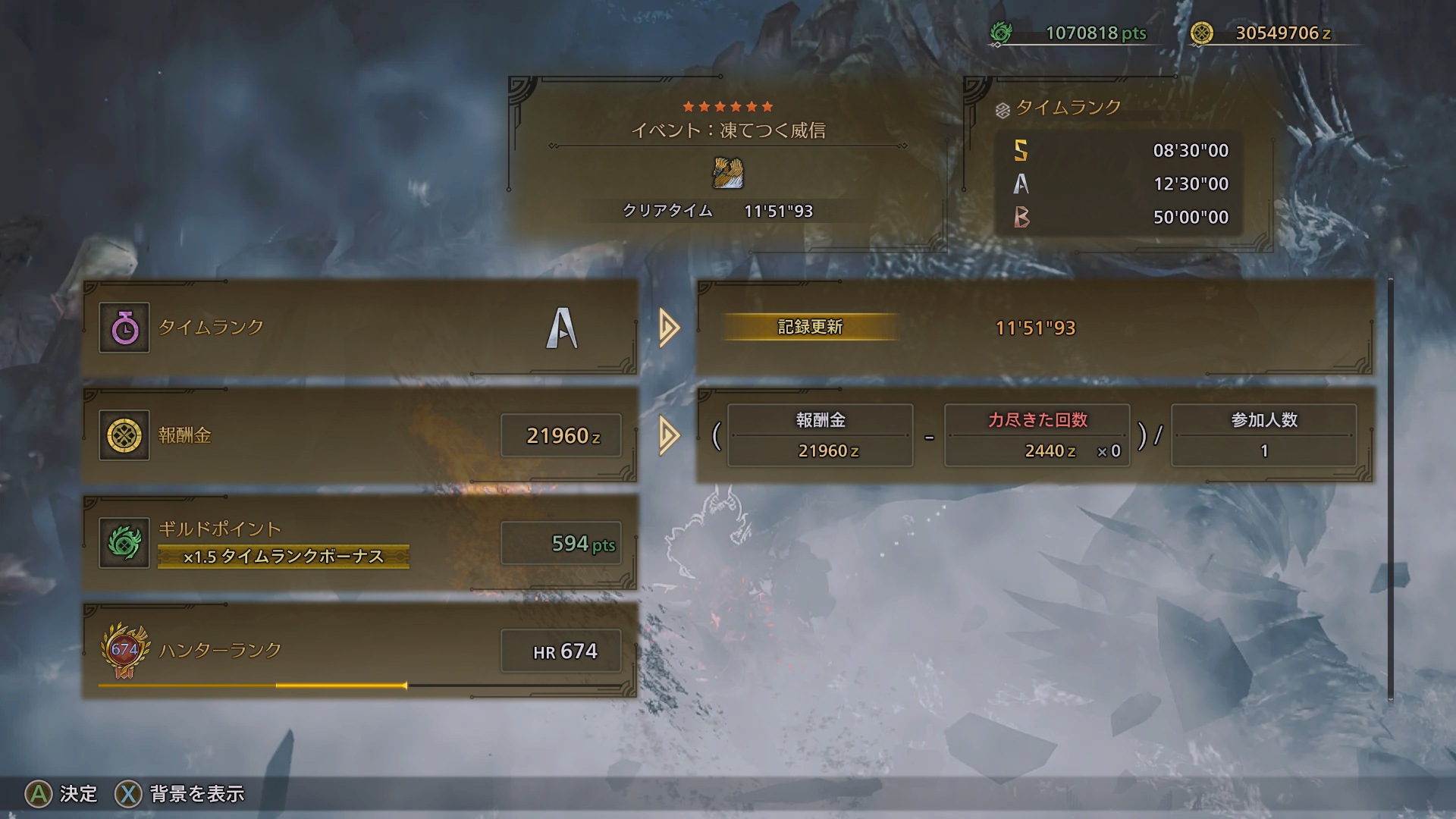This screenshot has width=1456, height=819.
Task: Click the quest target monster icon
Action: [728, 173]
